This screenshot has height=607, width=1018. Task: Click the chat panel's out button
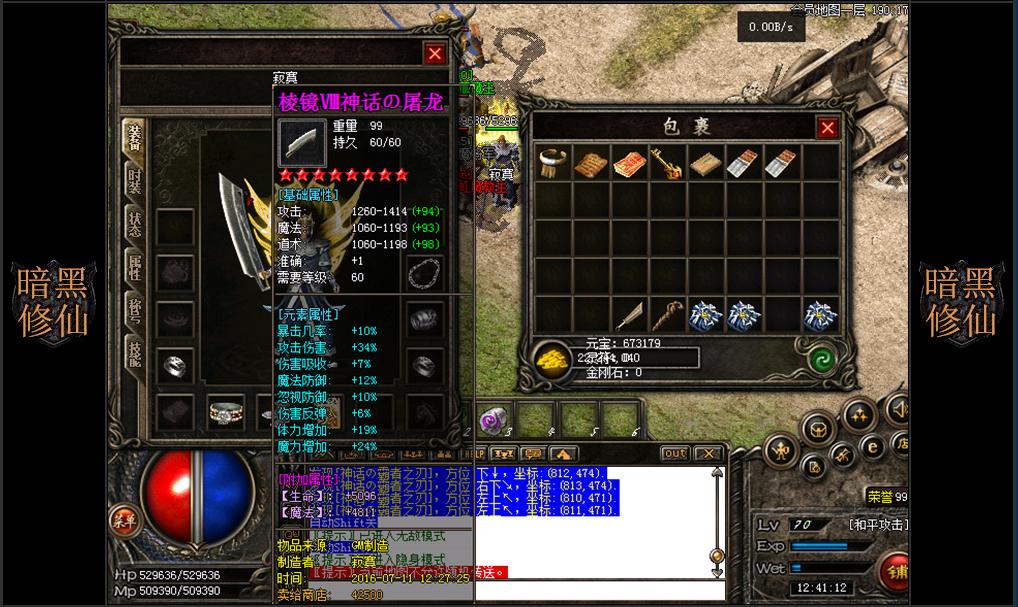675,453
